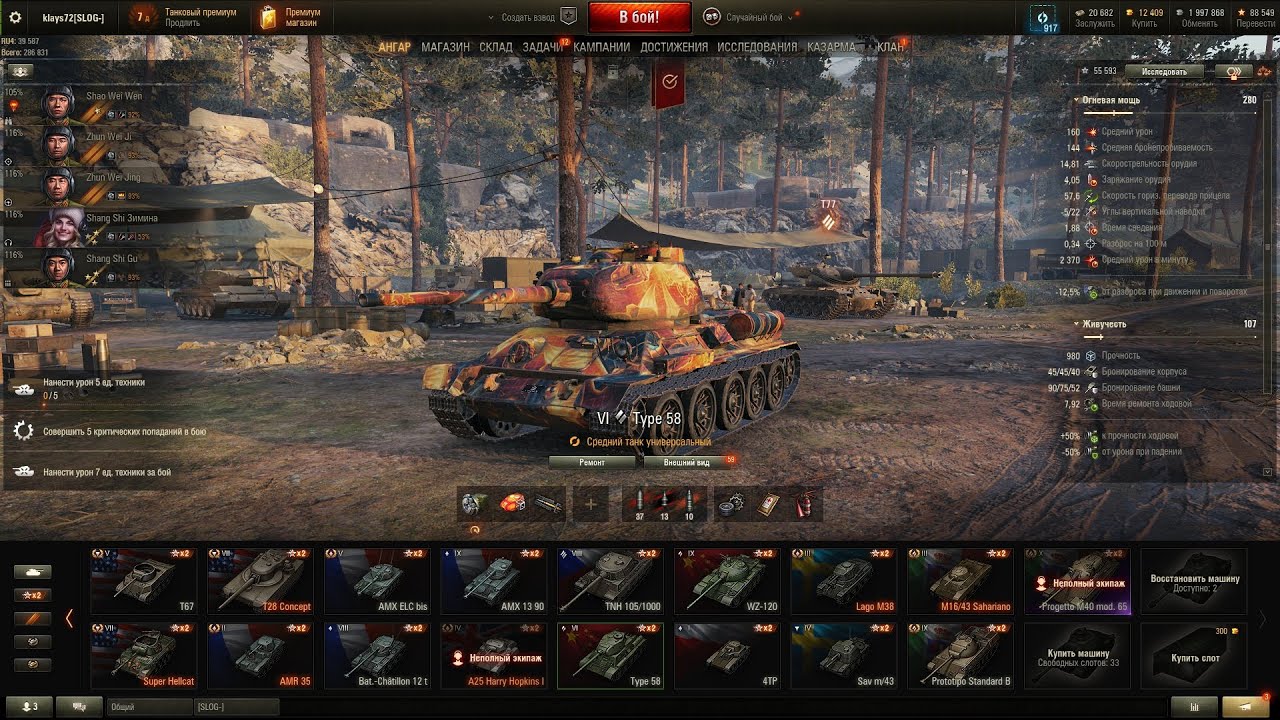Open Внешний вид exterior customization
This screenshot has width=1280, height=720.
coord(688,462)
